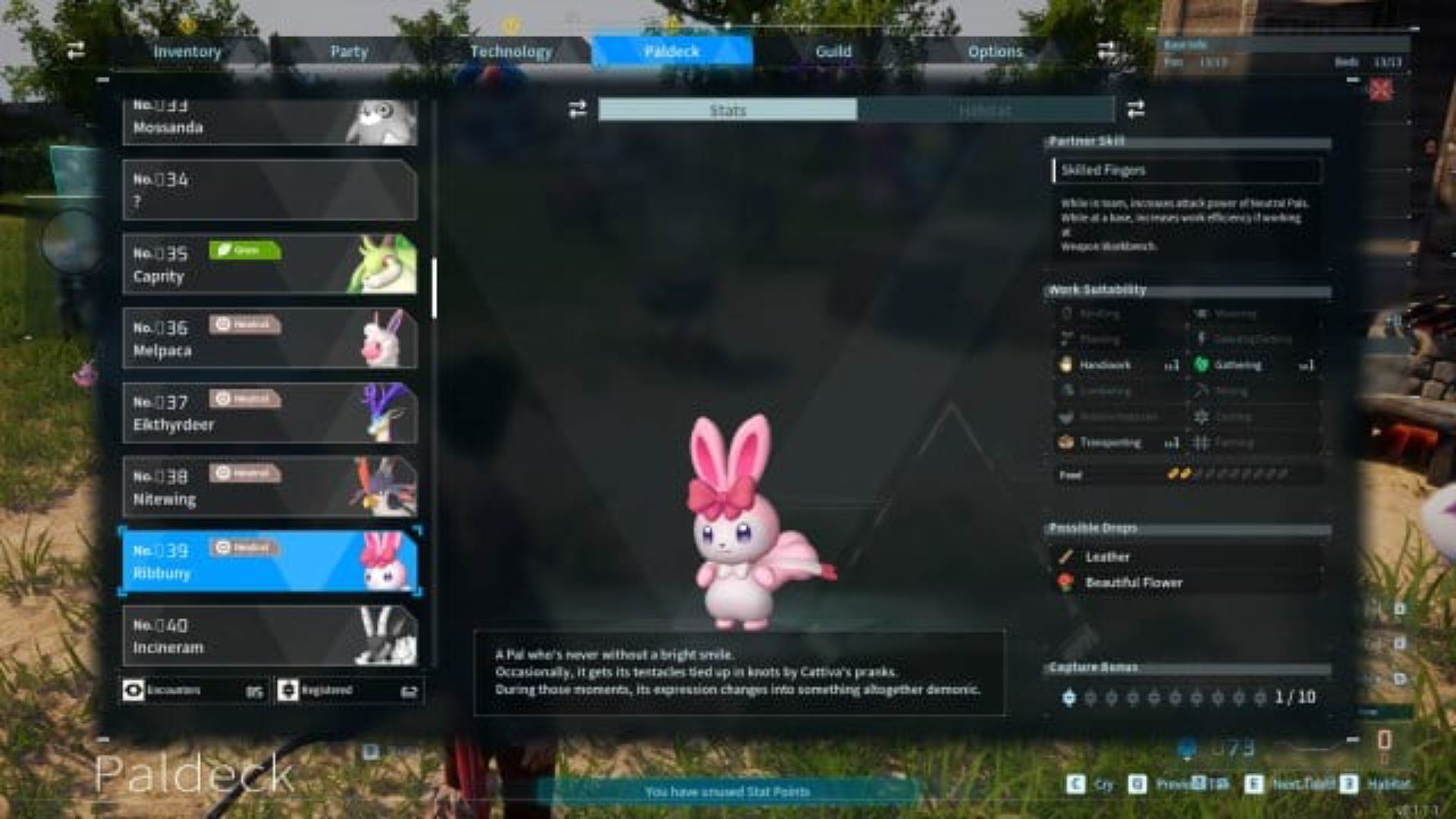This screenshot has width=1456, height=819.
Task: Click the Encounters binoculars icon
Action: tap(134, 691)
